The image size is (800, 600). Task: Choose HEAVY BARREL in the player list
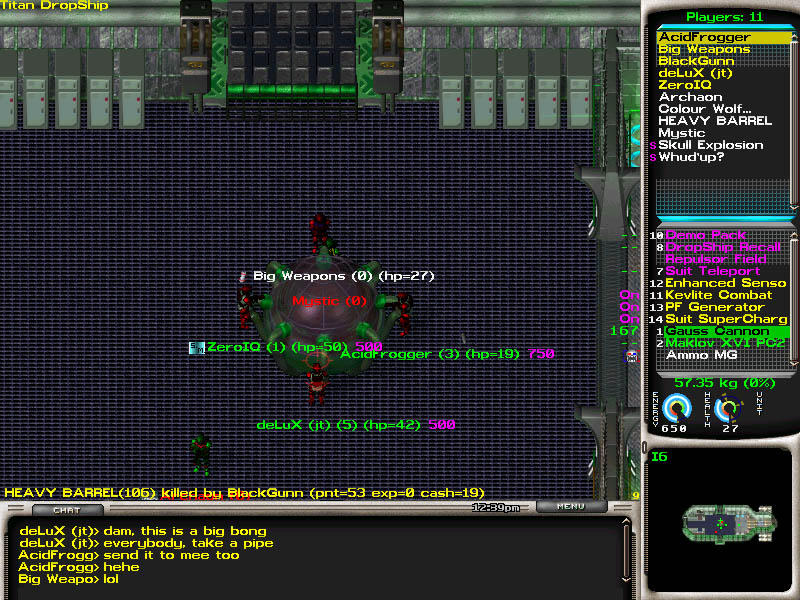tap(715, 121)
